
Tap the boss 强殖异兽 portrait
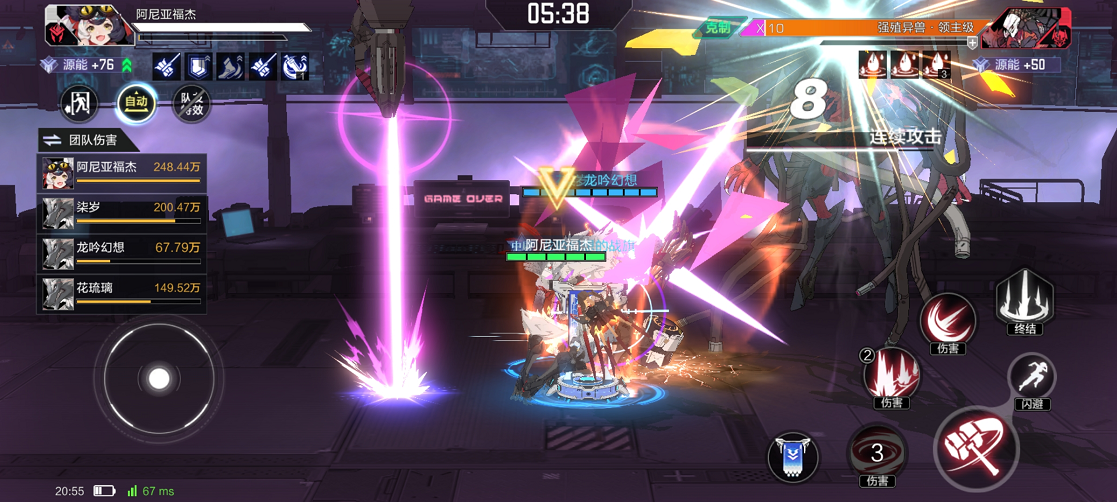click(x=1012, y=28)
